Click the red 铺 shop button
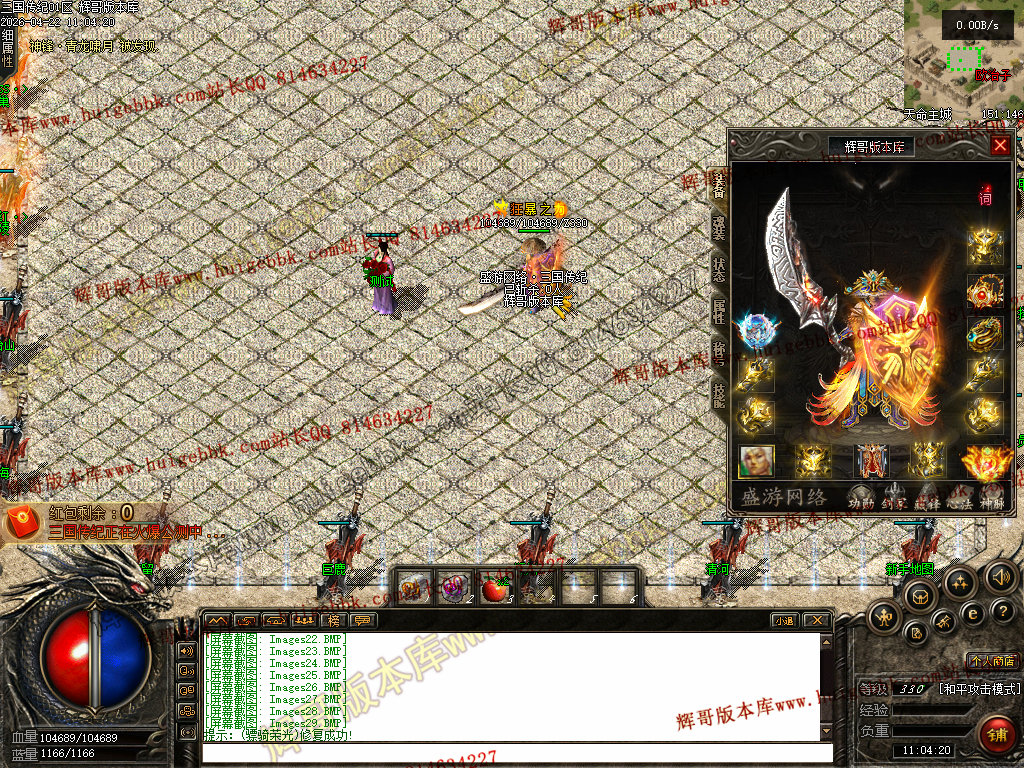 point(995,733)
